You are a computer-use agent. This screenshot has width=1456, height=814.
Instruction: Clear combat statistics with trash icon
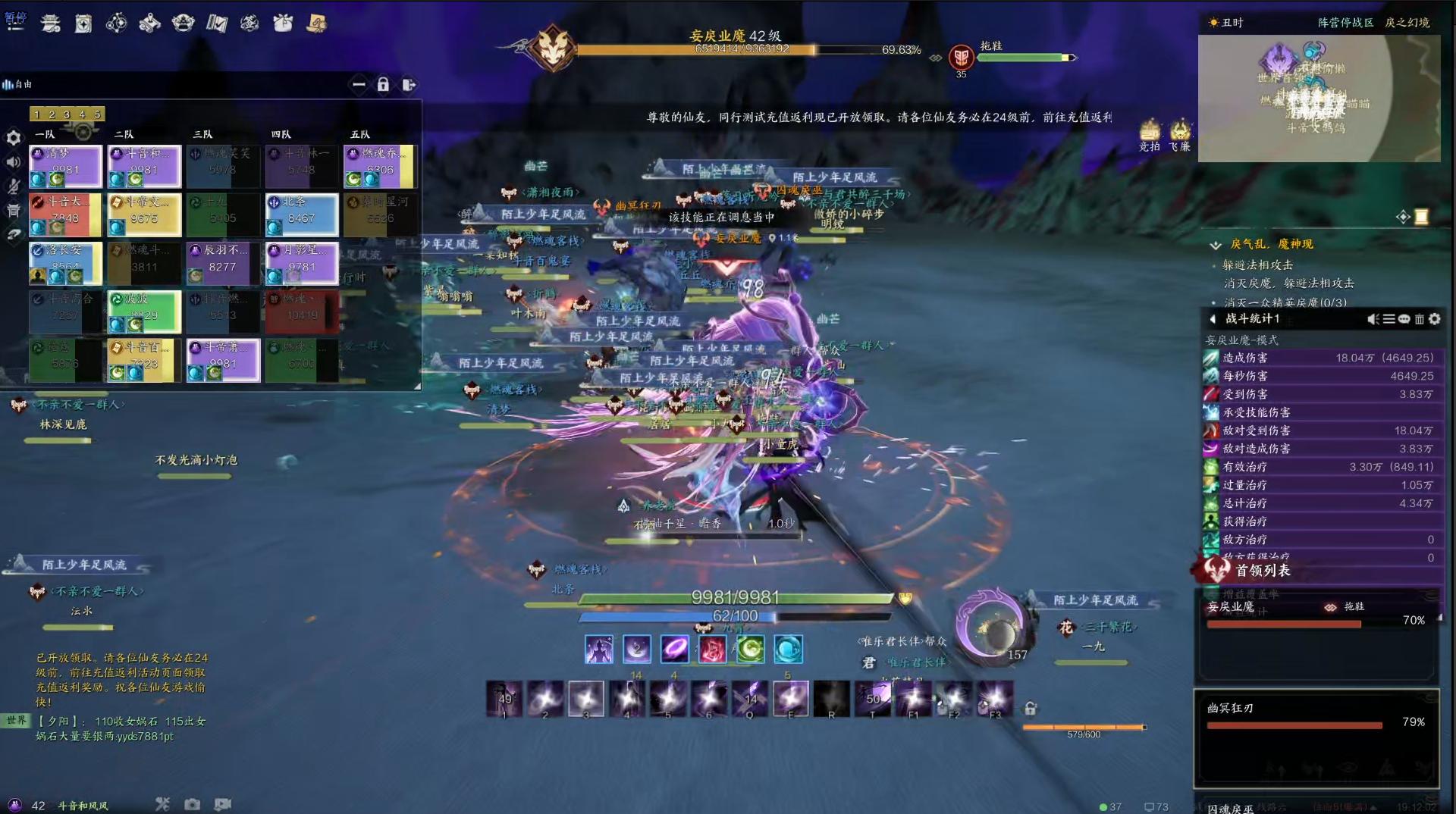click(x=1420, y=319)
